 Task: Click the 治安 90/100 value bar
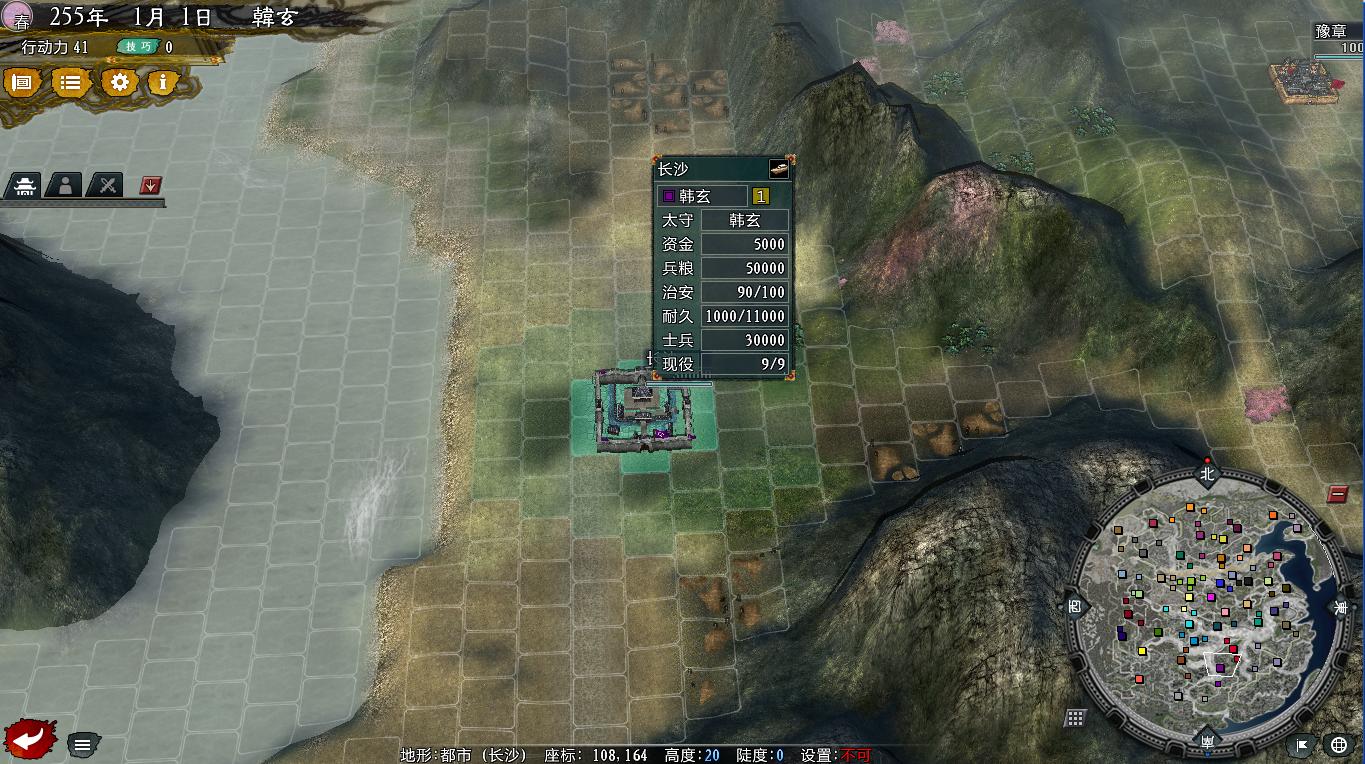click(745, 292)
